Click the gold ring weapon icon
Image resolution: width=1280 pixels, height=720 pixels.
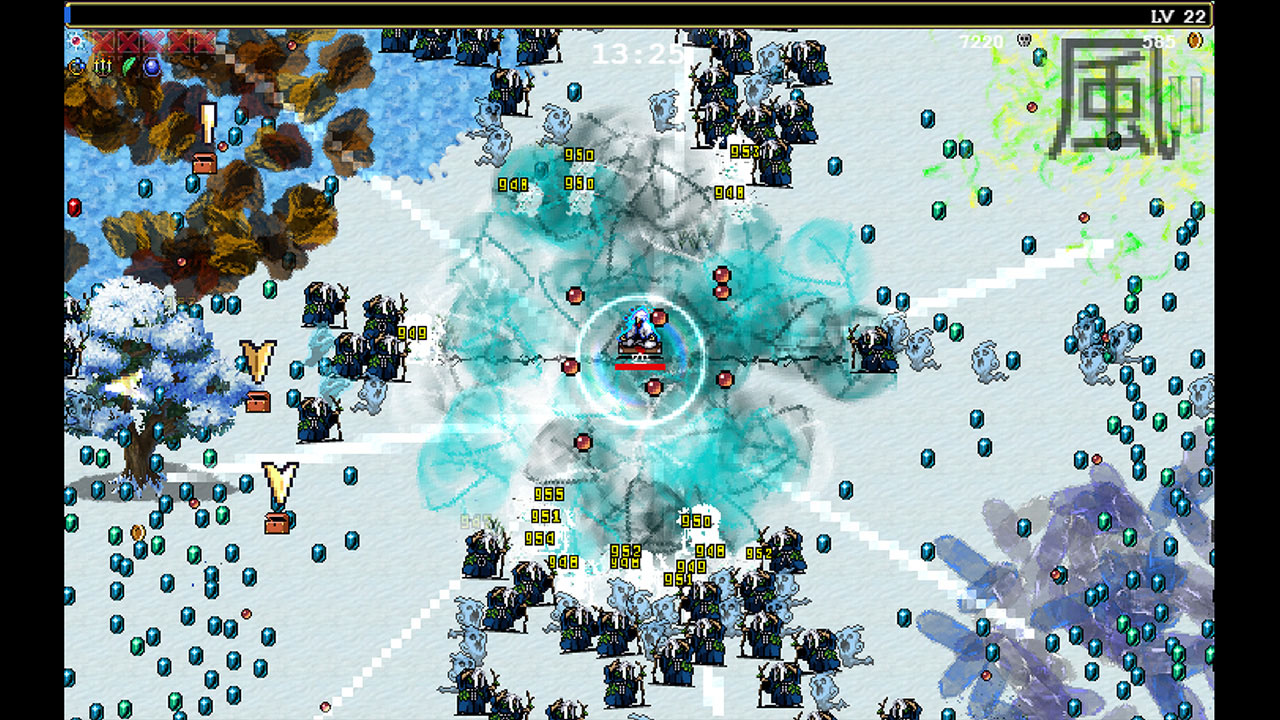[79, 66]
